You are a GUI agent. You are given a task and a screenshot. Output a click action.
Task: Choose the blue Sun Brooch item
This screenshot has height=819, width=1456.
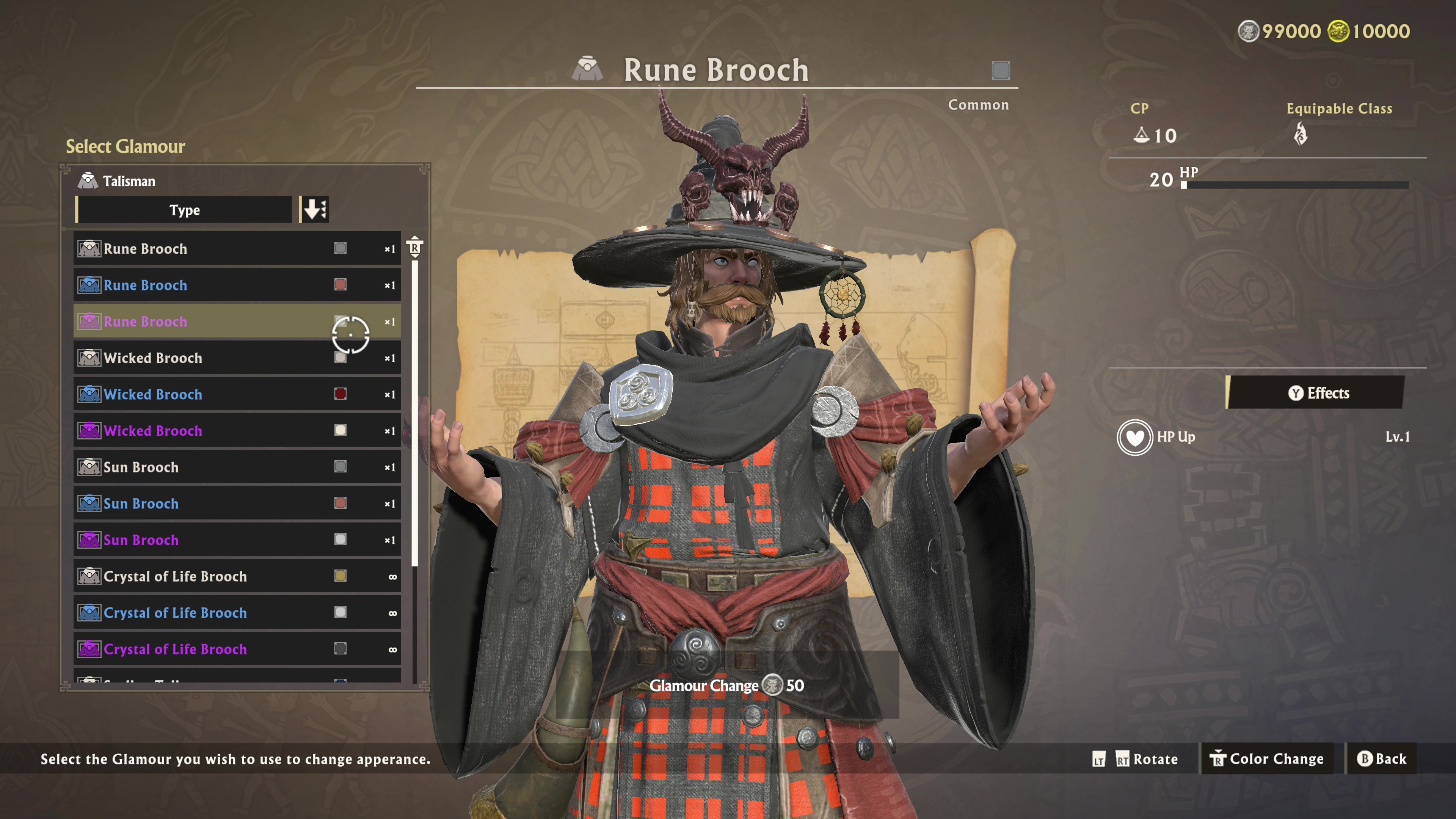tap(237, 504)
